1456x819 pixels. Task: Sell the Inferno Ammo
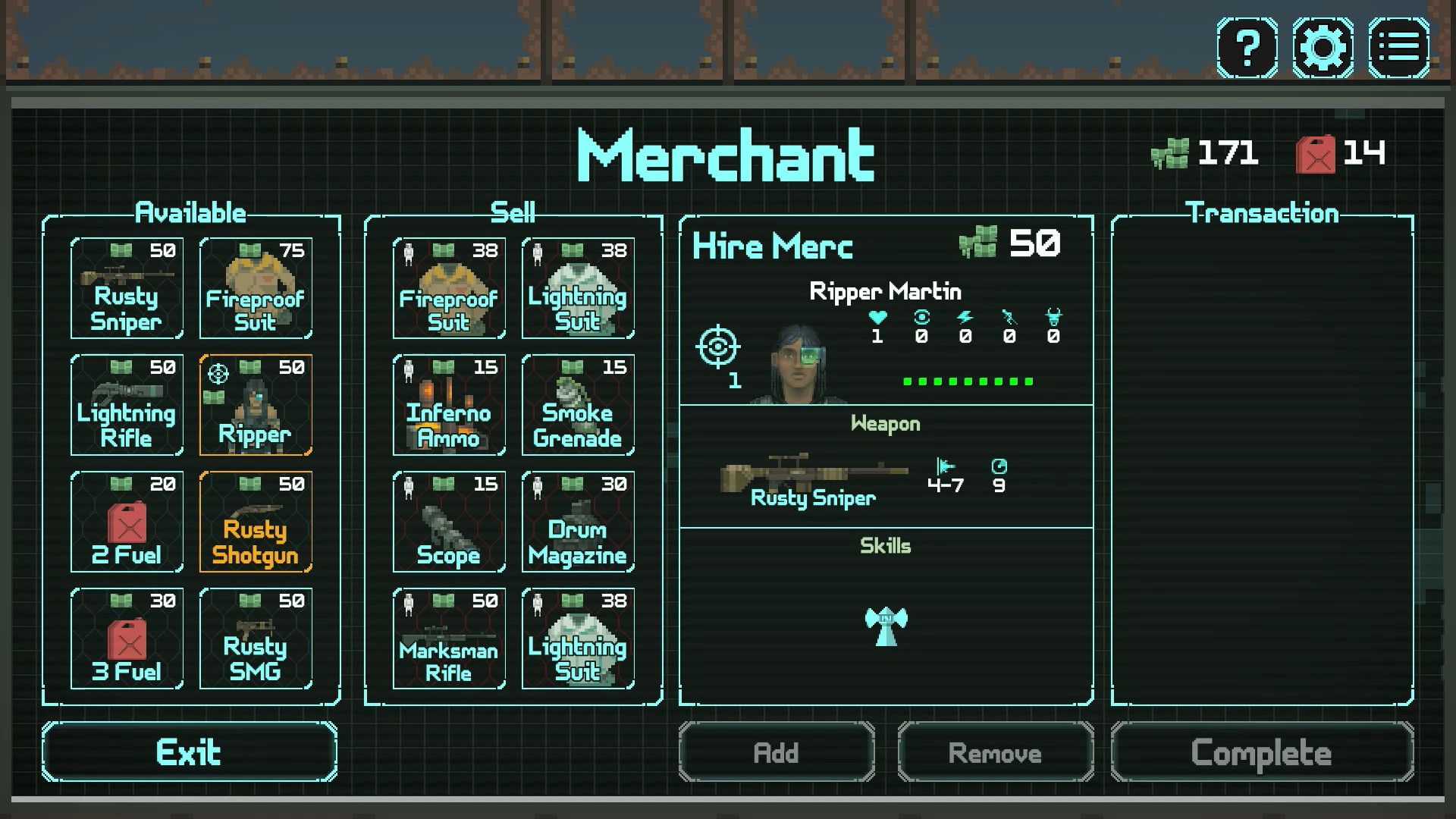tap(449, 405)
